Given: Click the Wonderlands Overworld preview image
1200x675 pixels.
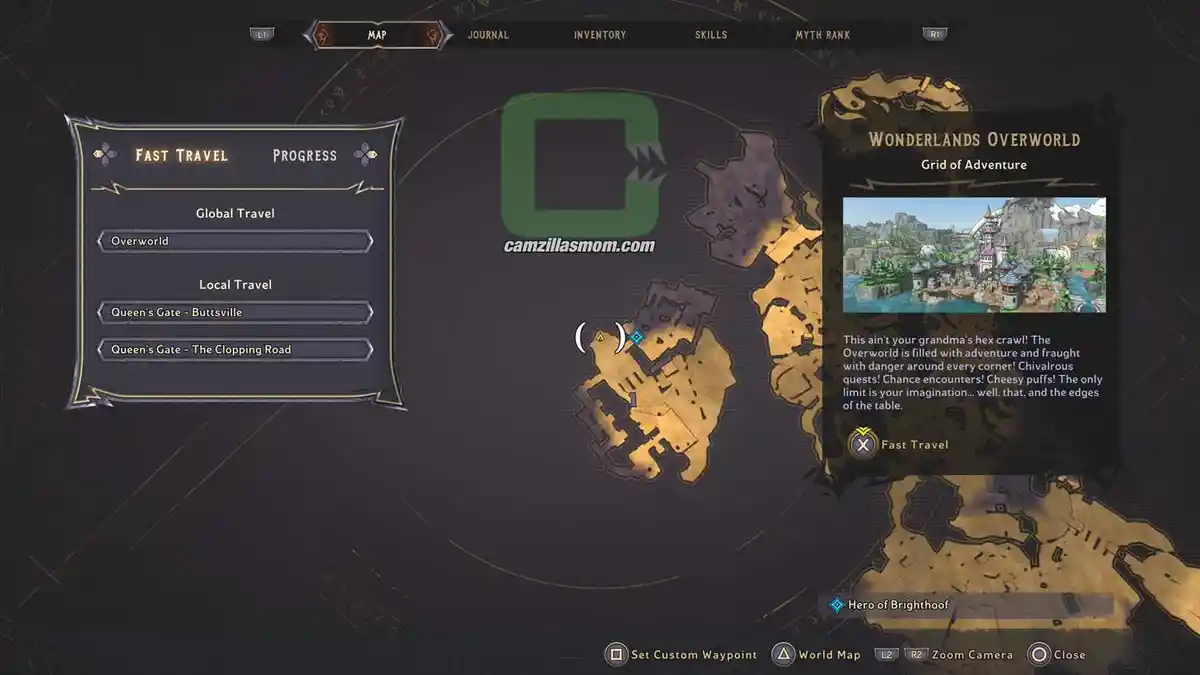Looking at the screenshot, I should pos(974,255).
